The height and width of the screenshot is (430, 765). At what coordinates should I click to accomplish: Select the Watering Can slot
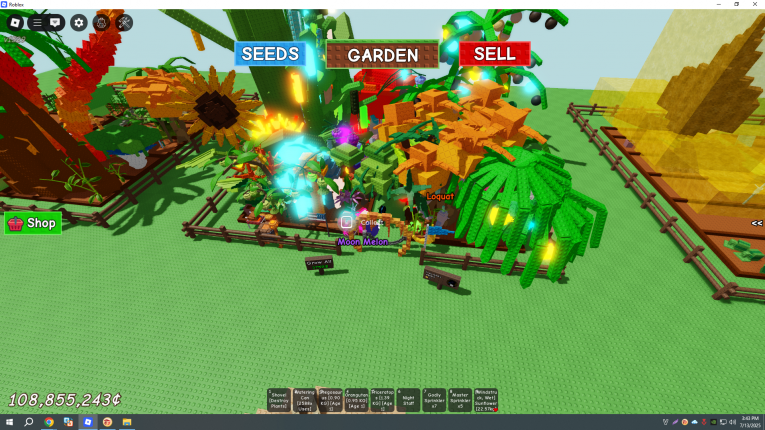point(305,400)
